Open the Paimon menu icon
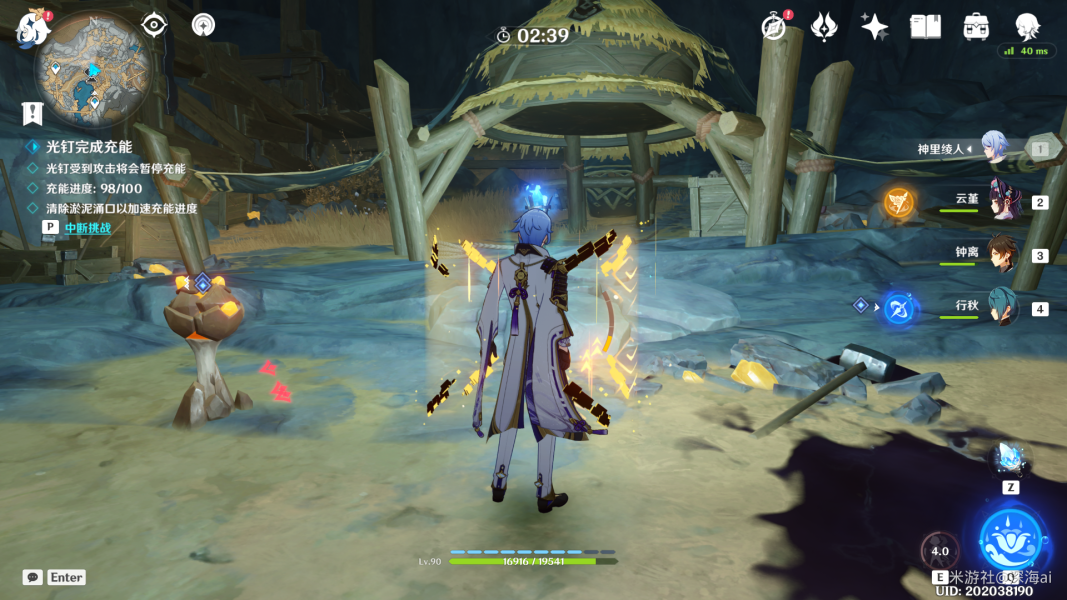Image resolution: width=1067 pixels, height=600 pixels. click(x=34, y=28)
